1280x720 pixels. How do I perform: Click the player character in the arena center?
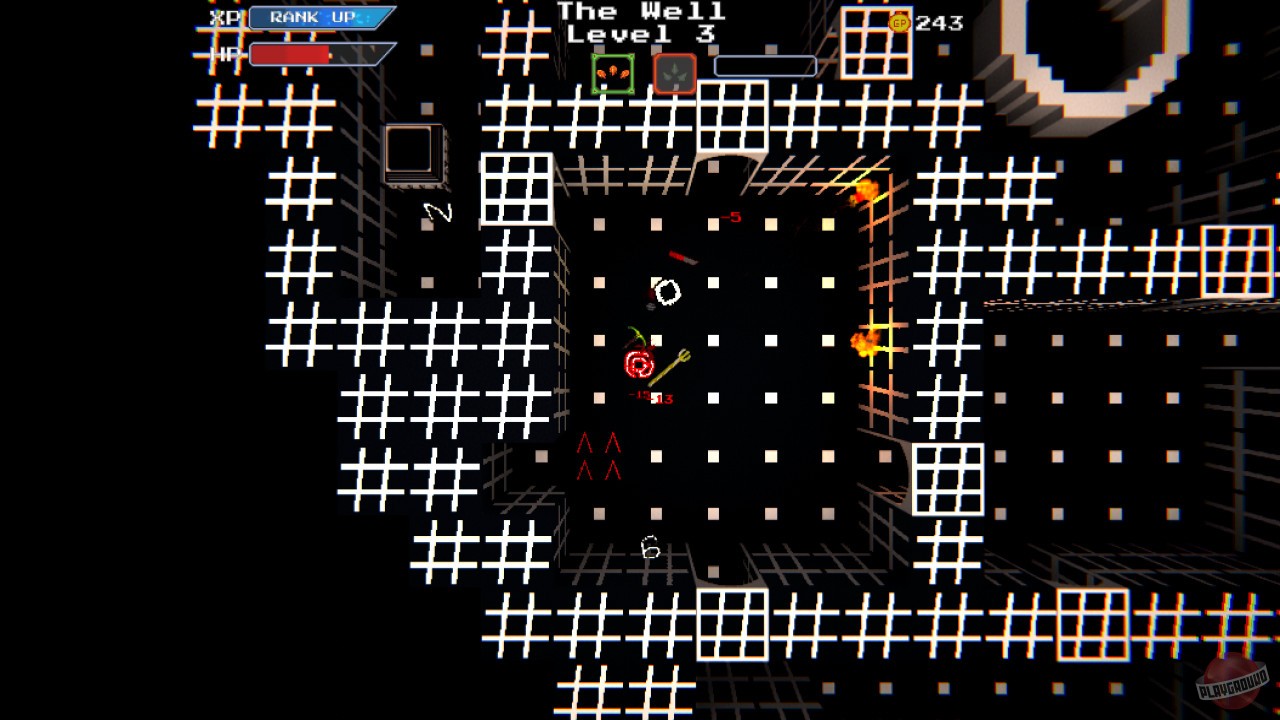click(666, 292)
